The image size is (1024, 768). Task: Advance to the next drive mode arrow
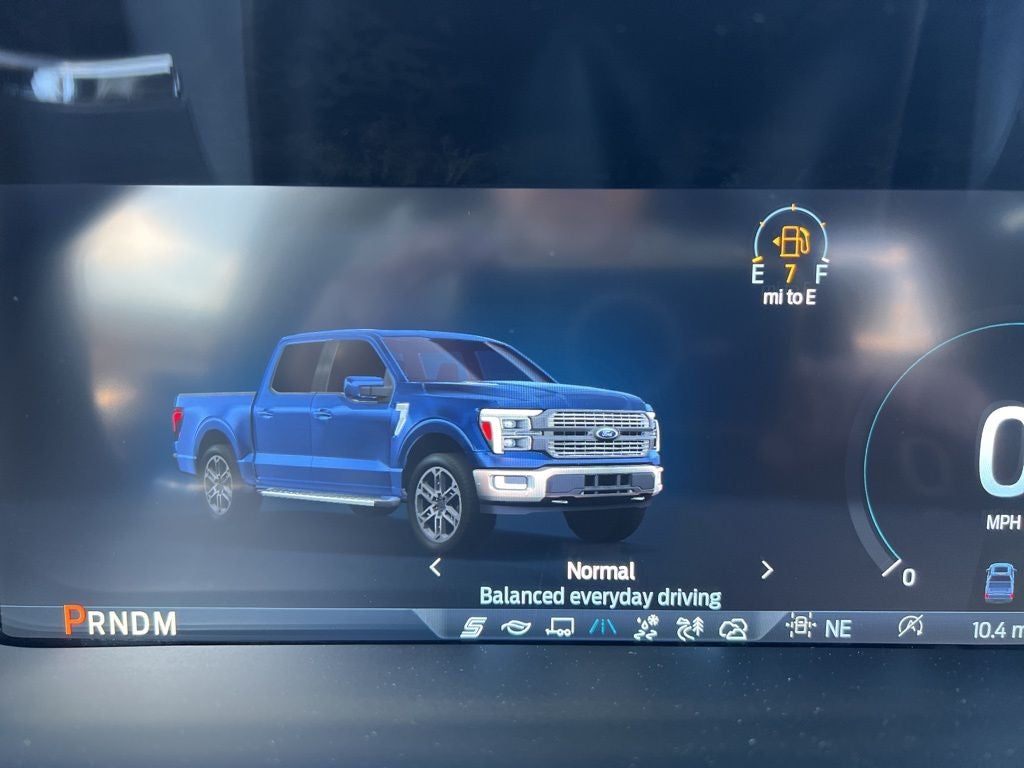[x=767, y=570]
